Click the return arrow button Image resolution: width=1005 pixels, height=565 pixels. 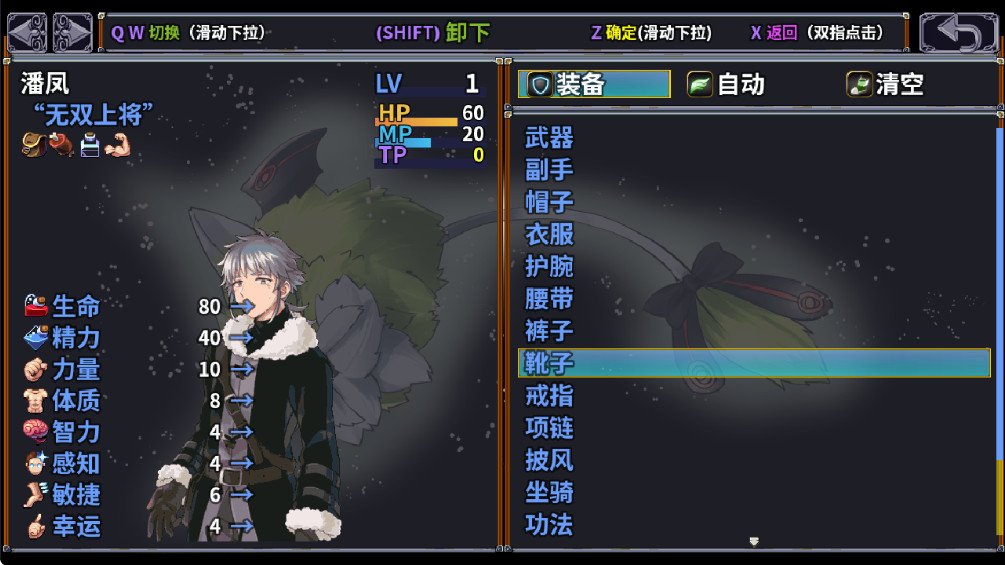pyautogui.click(x=958, y=33)
